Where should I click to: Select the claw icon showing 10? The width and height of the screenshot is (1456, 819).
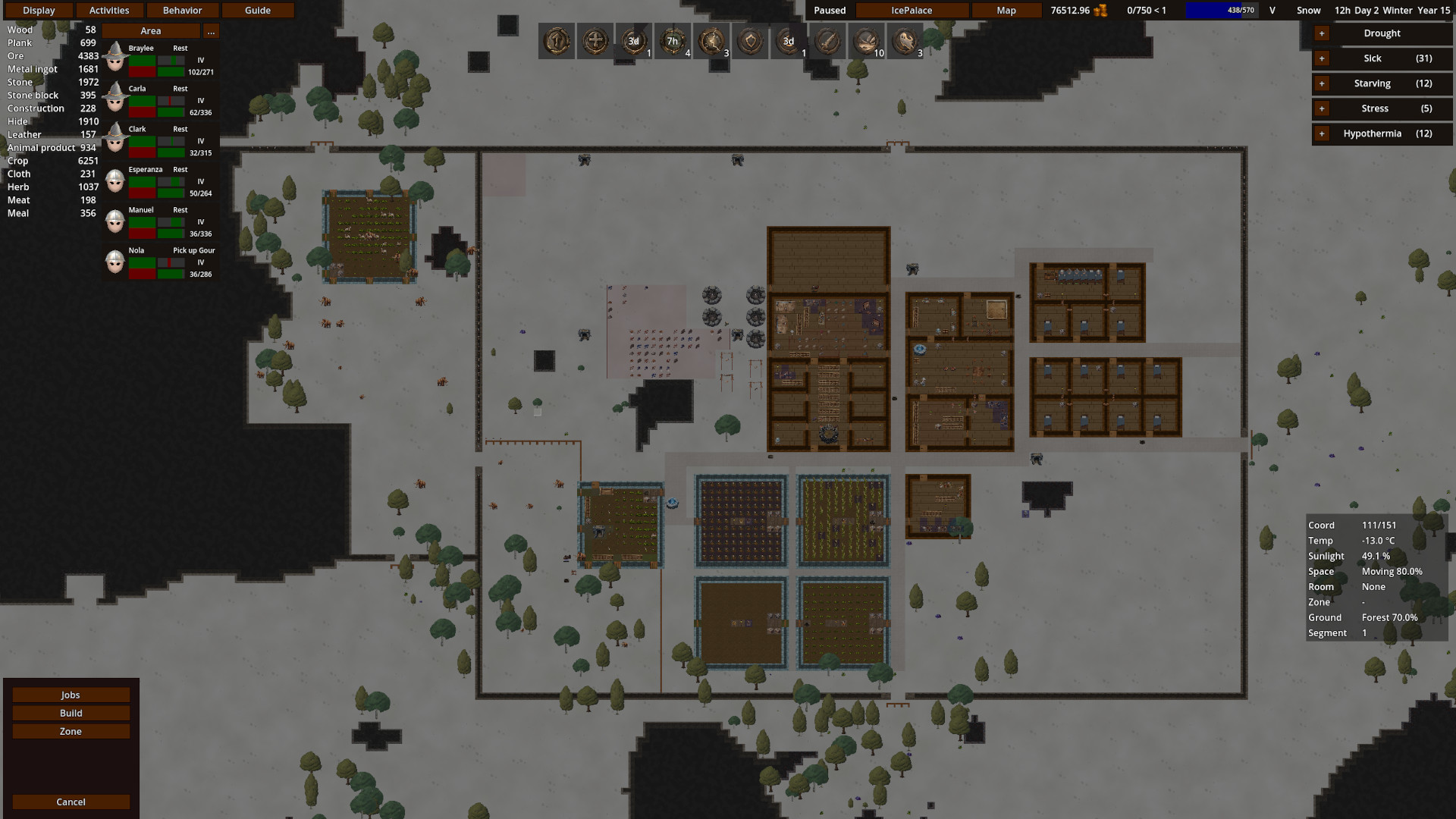[865, 41]
